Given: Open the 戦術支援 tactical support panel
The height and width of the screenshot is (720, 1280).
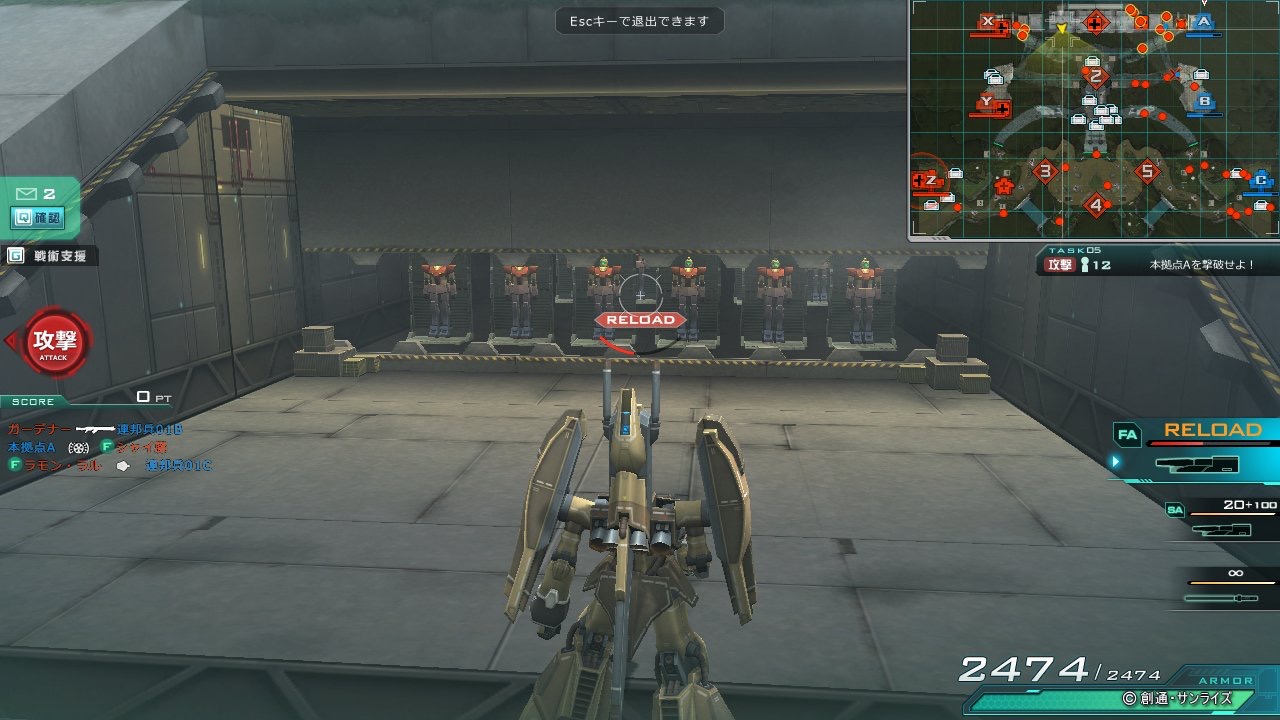Looking at the screenshot, I should 50,256.
